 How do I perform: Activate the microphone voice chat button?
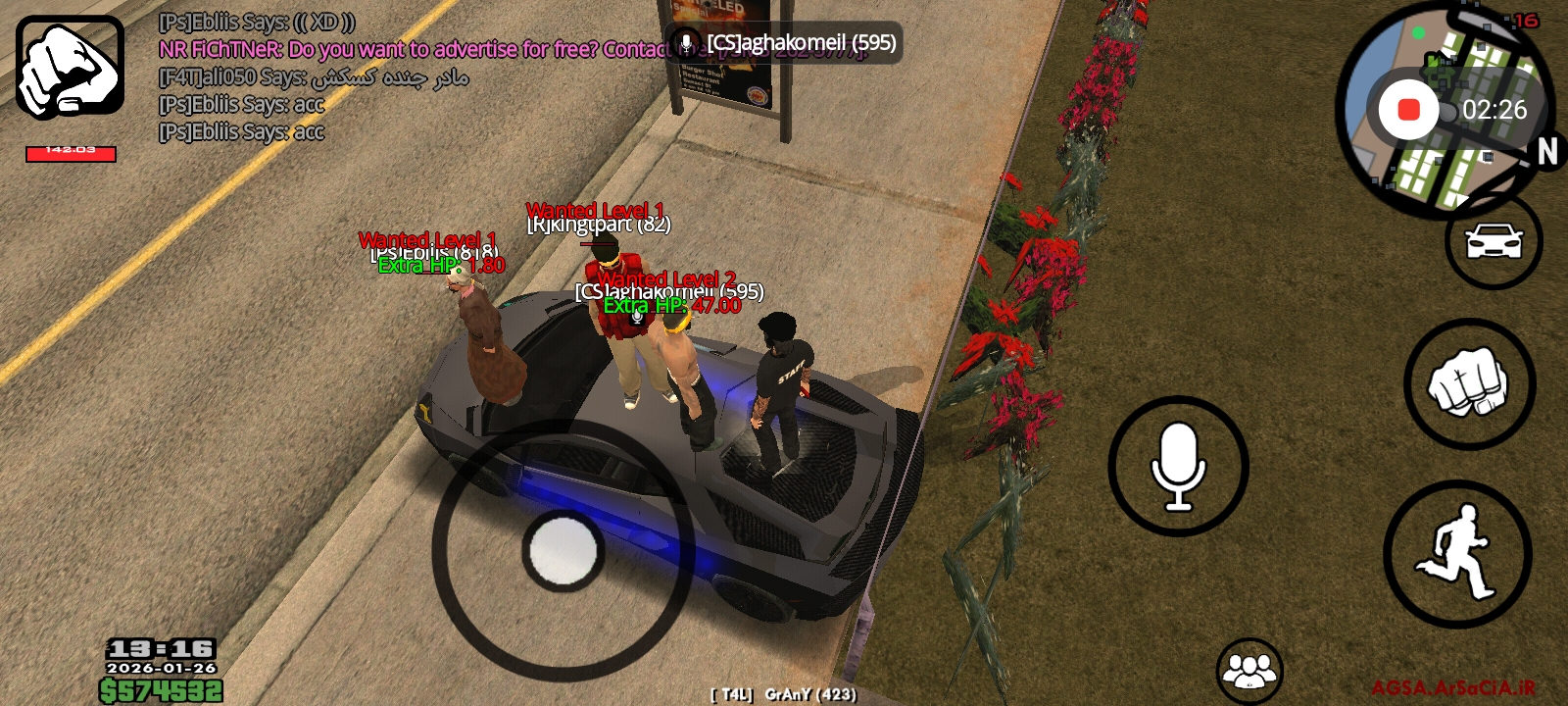[x=1178, y=467]
